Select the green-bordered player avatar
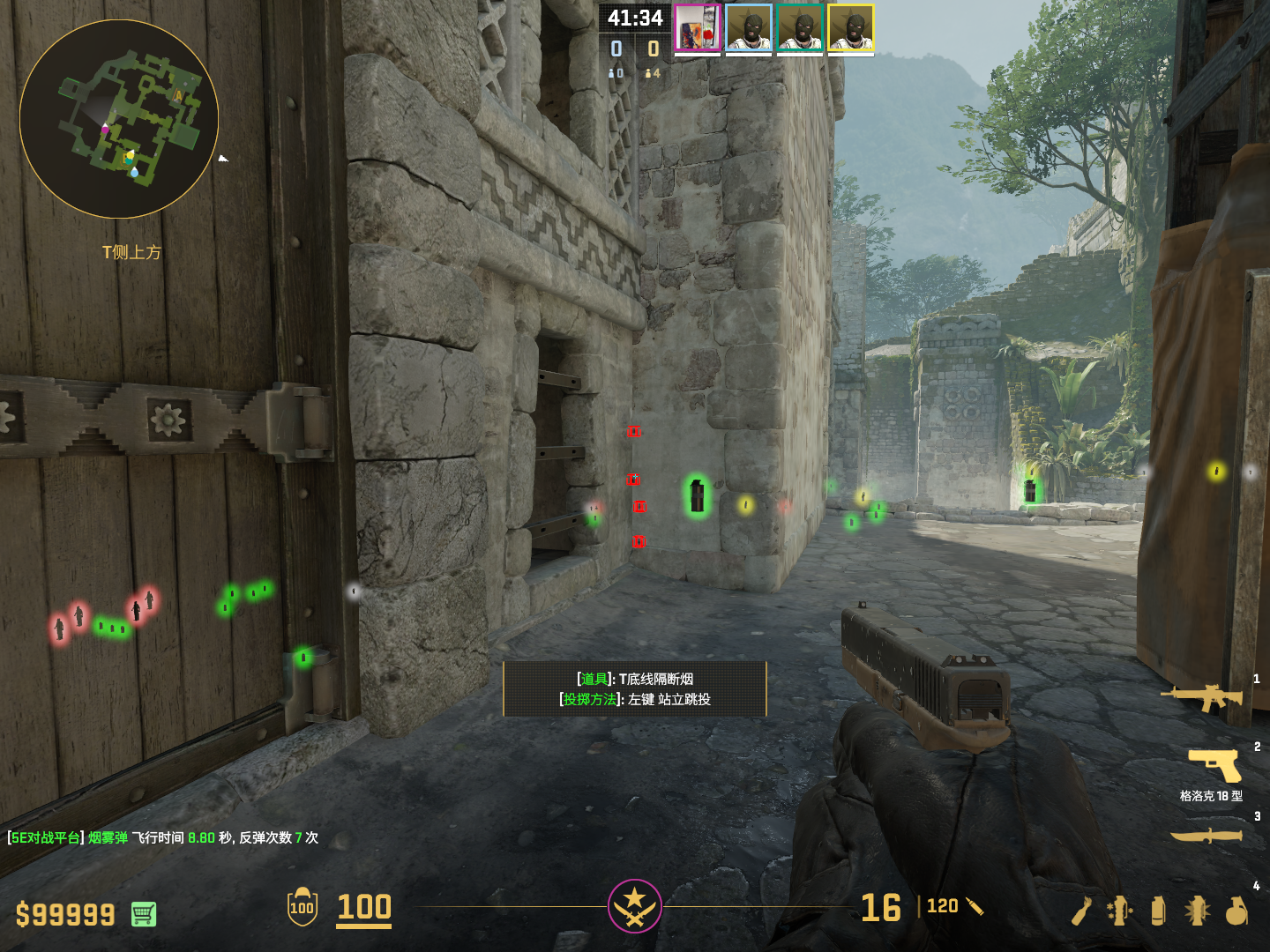Viewport: 1270px width, 952px height. coord(800,28)
